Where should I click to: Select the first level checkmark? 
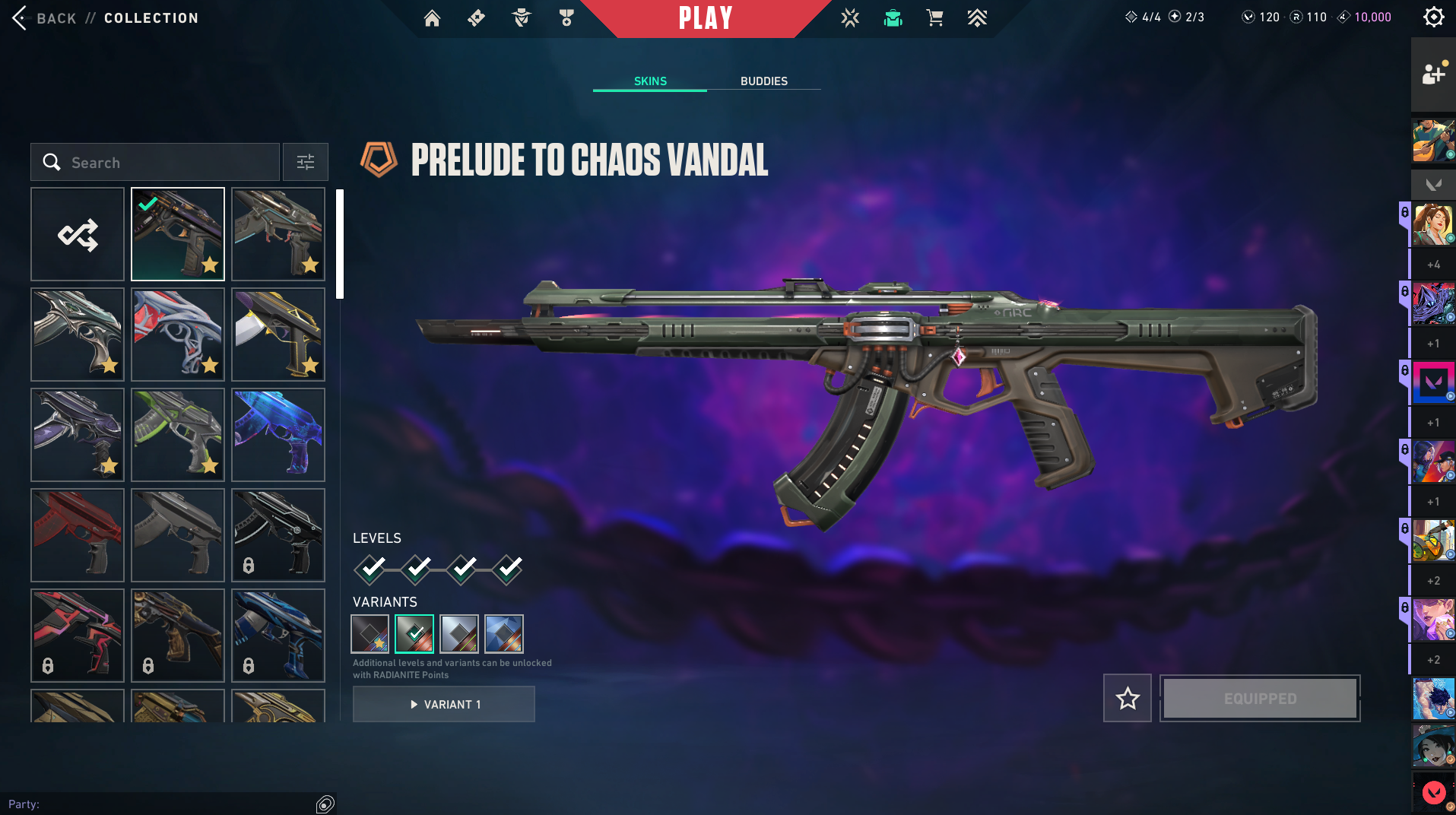[371, 568]
